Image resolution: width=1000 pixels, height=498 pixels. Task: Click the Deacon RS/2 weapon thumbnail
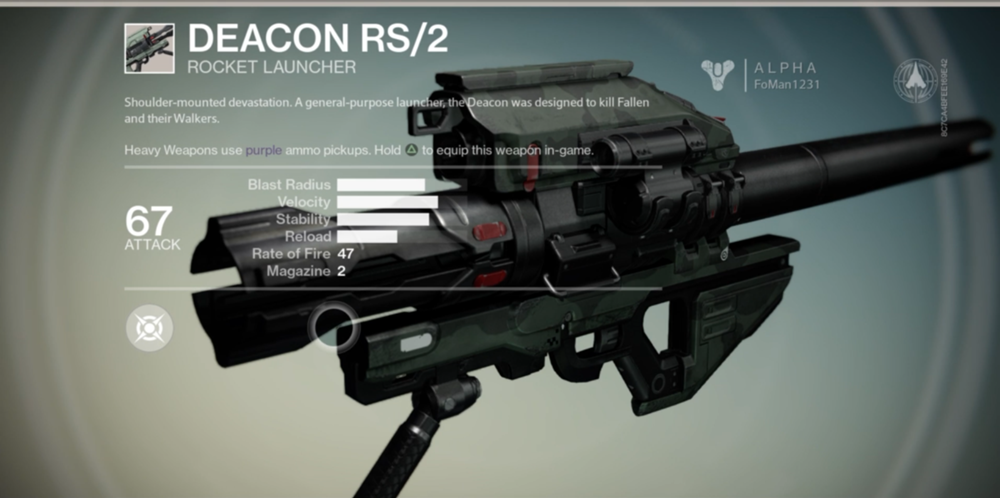(x=149, y=48)
